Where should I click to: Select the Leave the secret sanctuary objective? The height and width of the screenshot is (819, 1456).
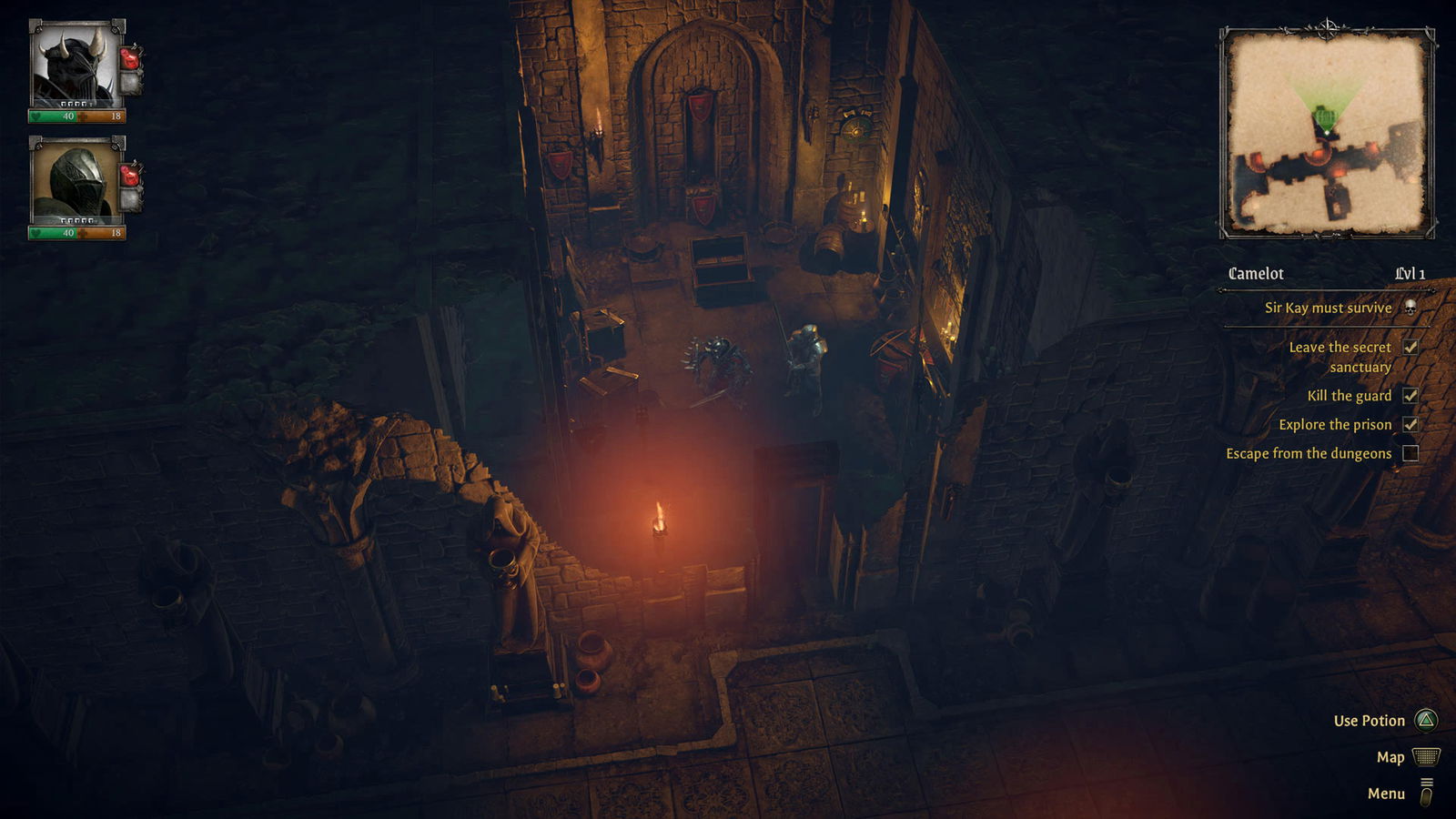pyautogui.click(x=1340, y=357)
